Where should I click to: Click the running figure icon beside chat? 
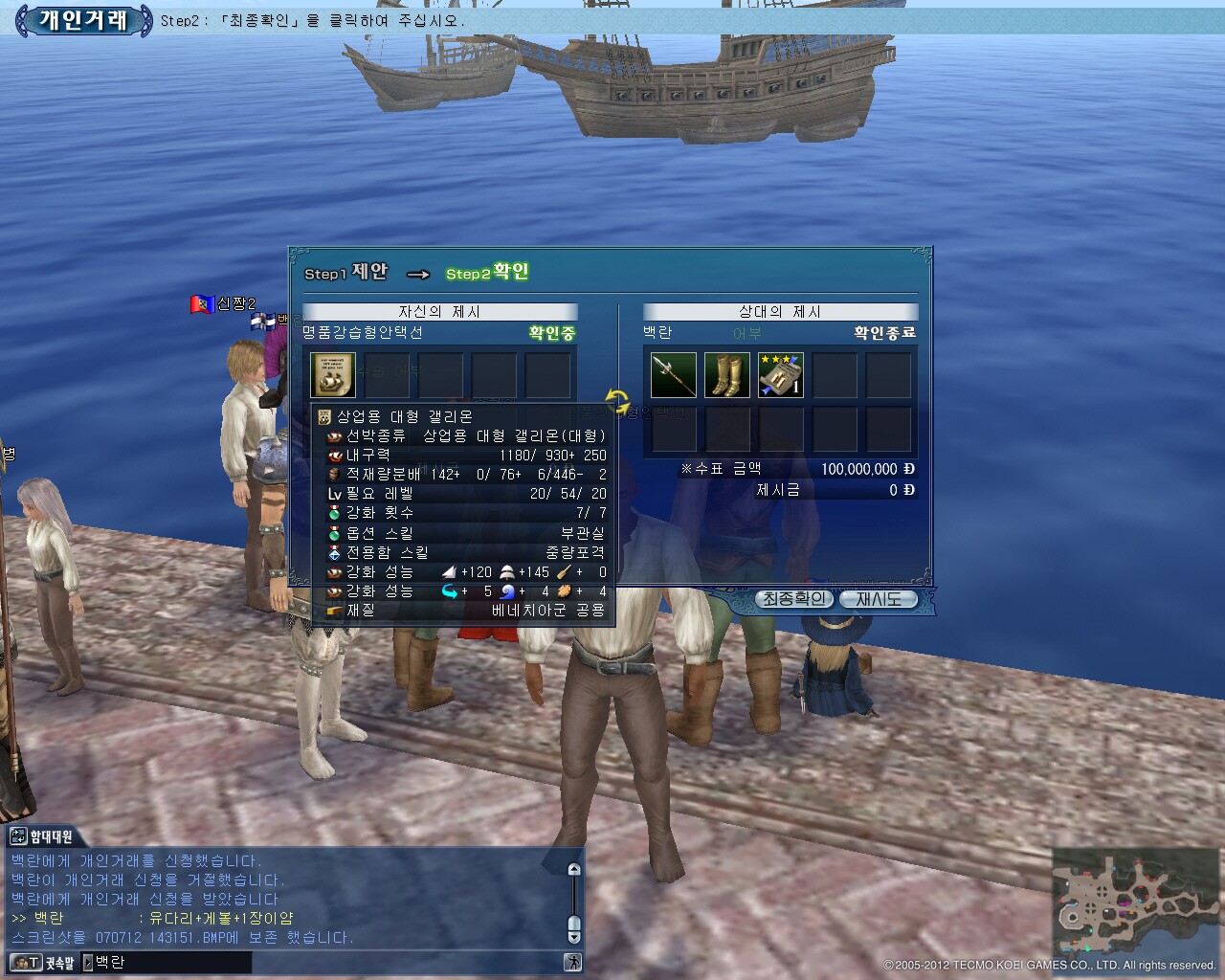pos(572,963)
